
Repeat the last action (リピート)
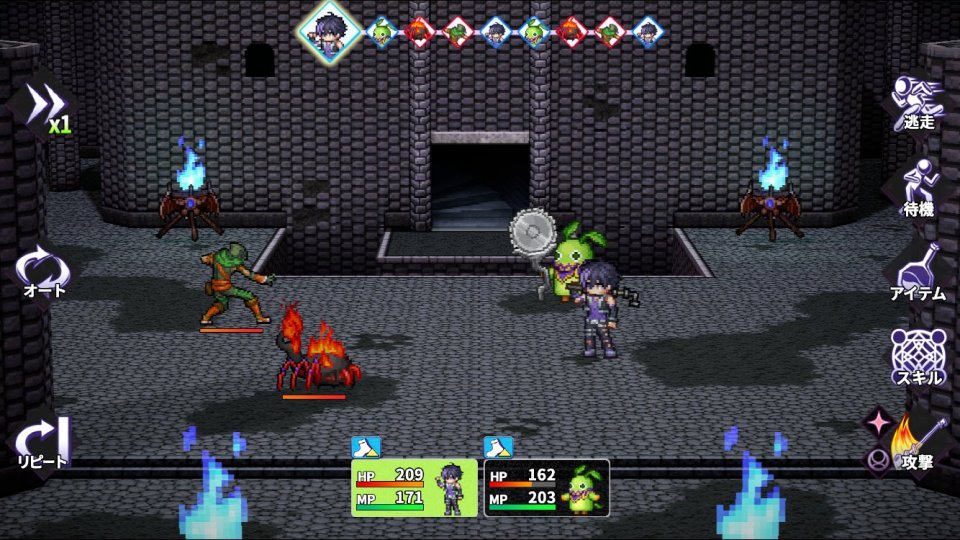point(43,442)
